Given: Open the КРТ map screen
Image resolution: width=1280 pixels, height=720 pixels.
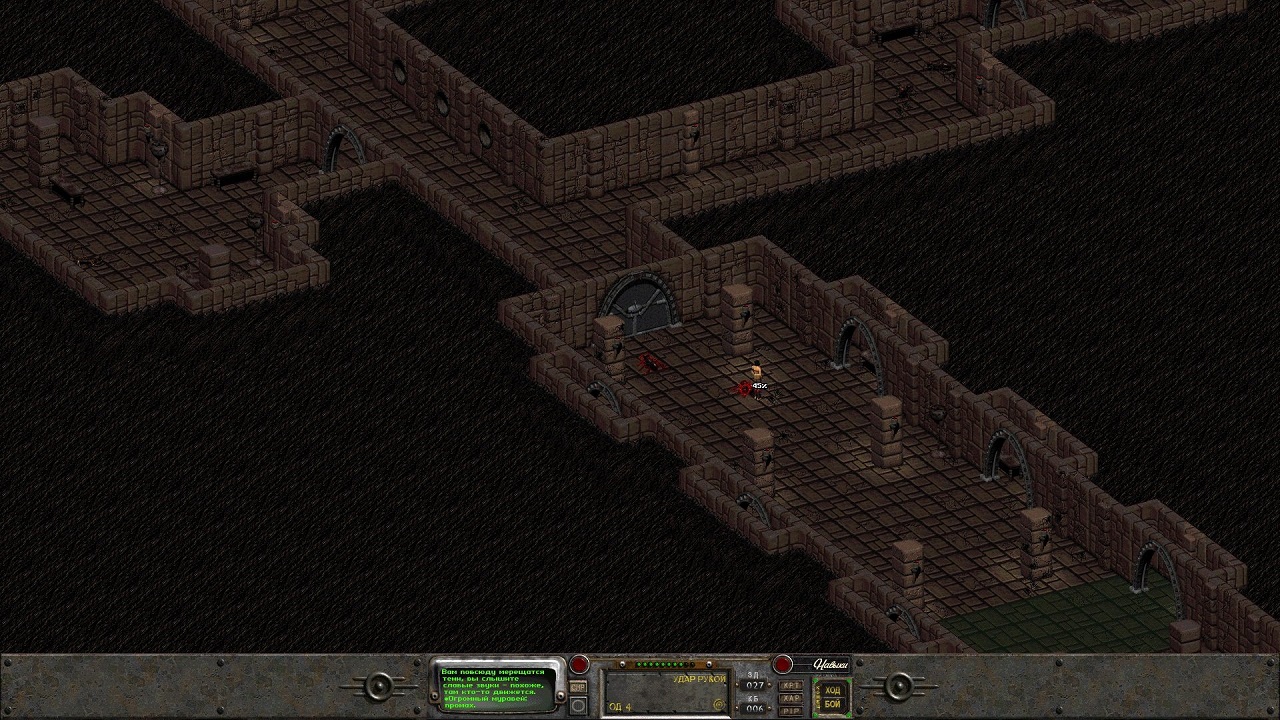Looking at the screenshot, I should (790, 685).
